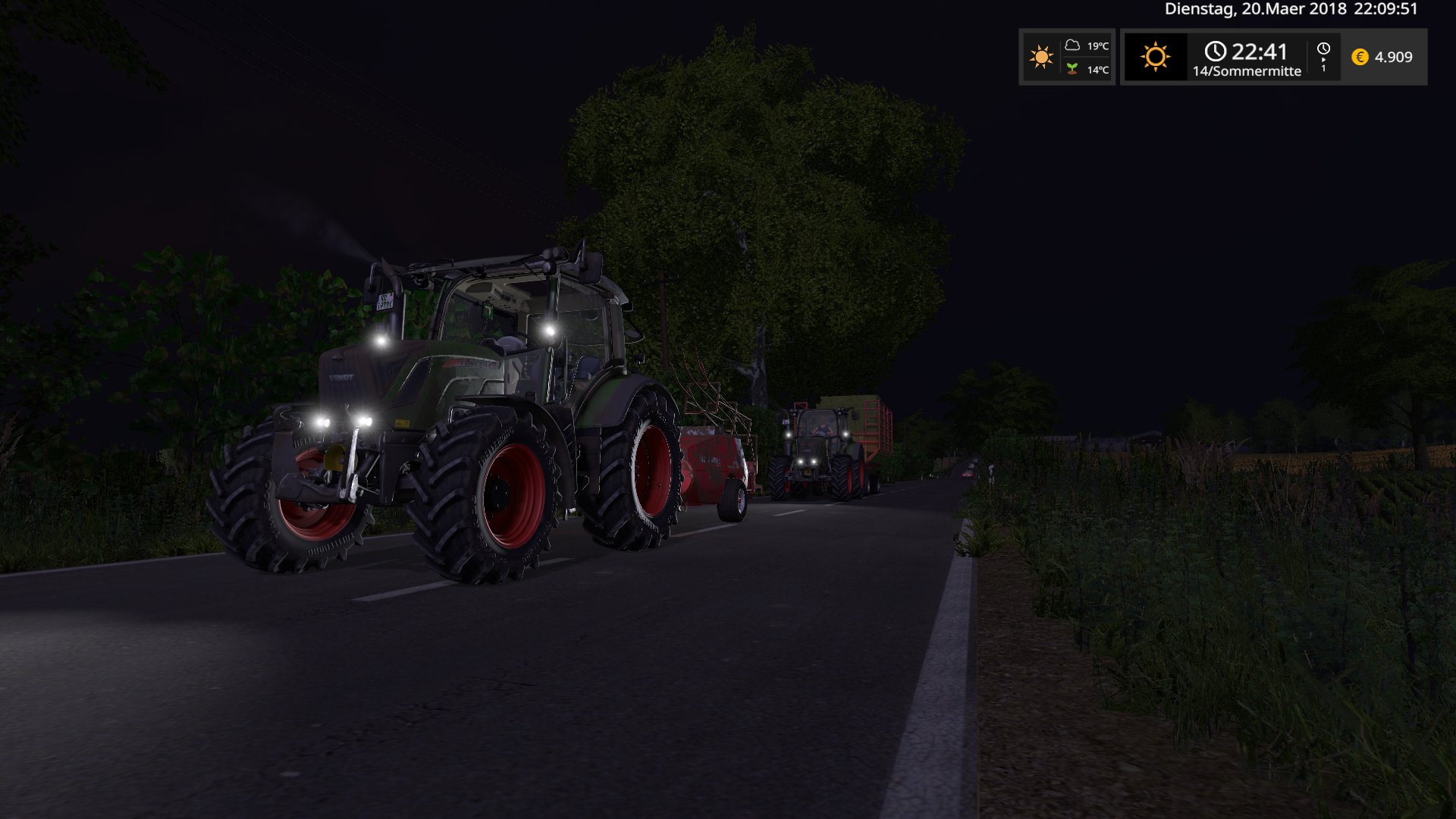The height and width of the screenshot is (819, 1456).
Task: Select the season sun indicator icon
Action: [x=1155, y=57]
